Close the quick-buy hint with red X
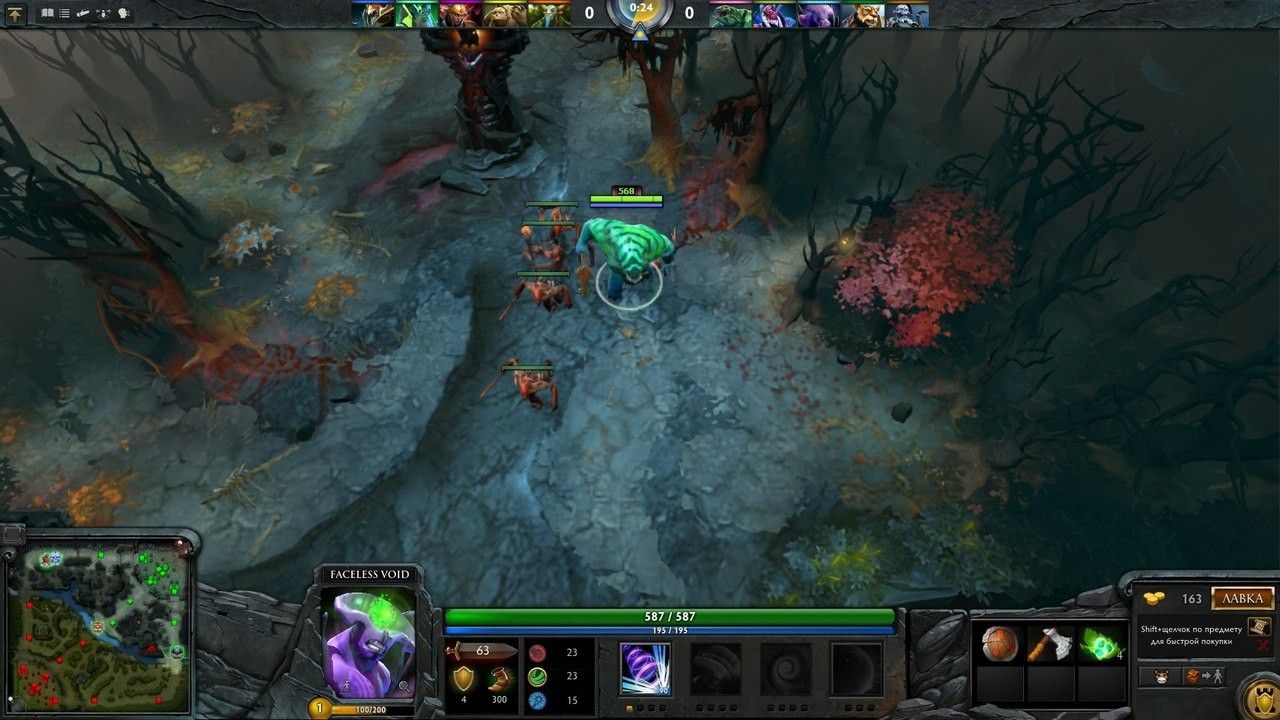1280x720 pixels. (x=1263, y=647)
